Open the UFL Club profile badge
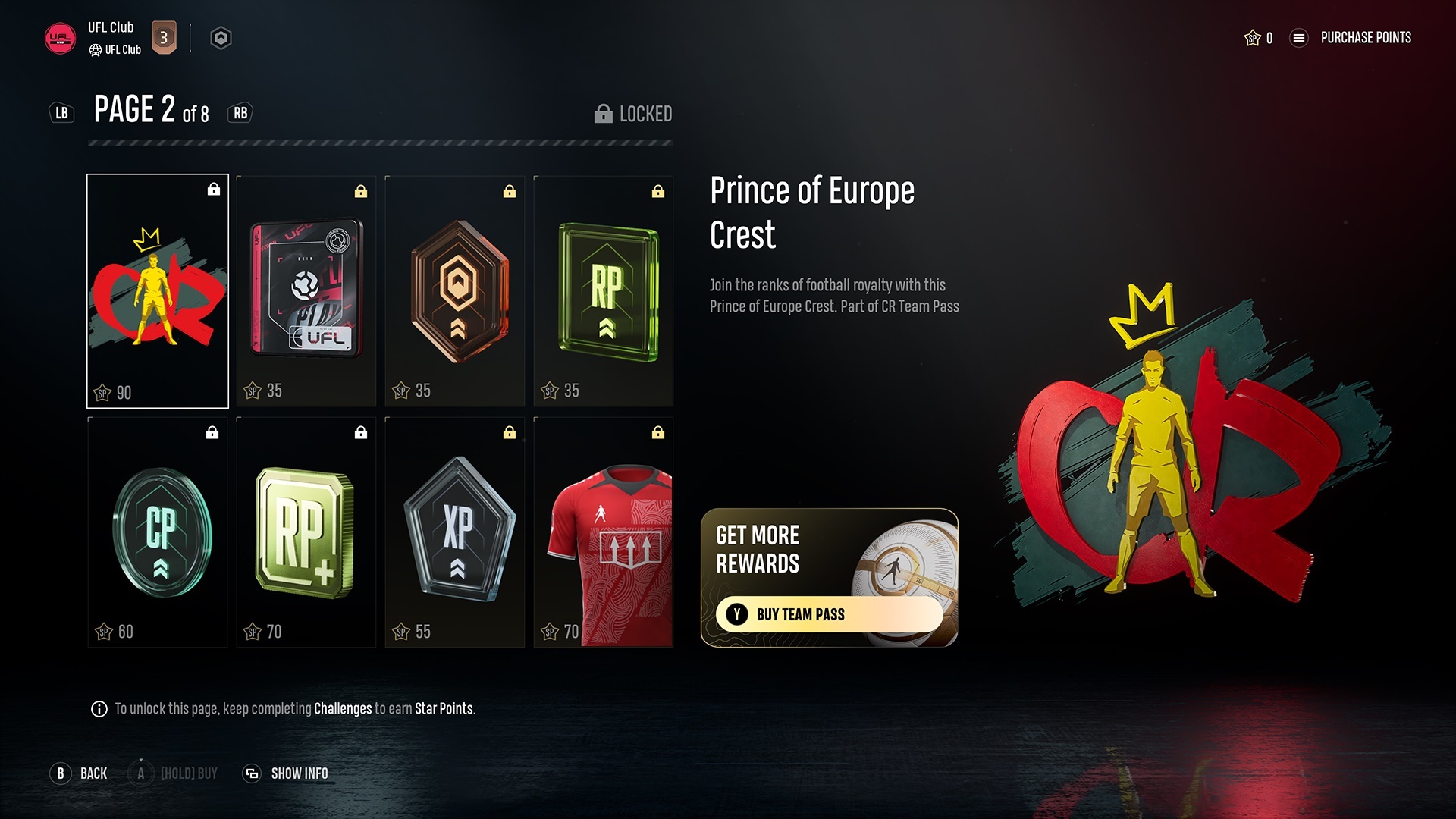This screenshot has width=1456, height=819. point(60,38)
